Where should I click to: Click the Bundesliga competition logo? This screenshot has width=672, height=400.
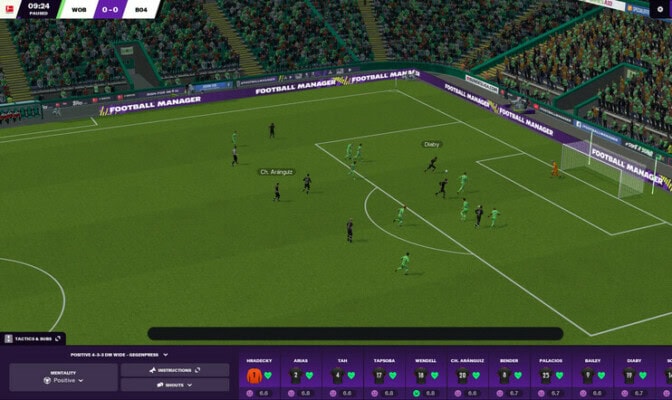click(8, 8)
